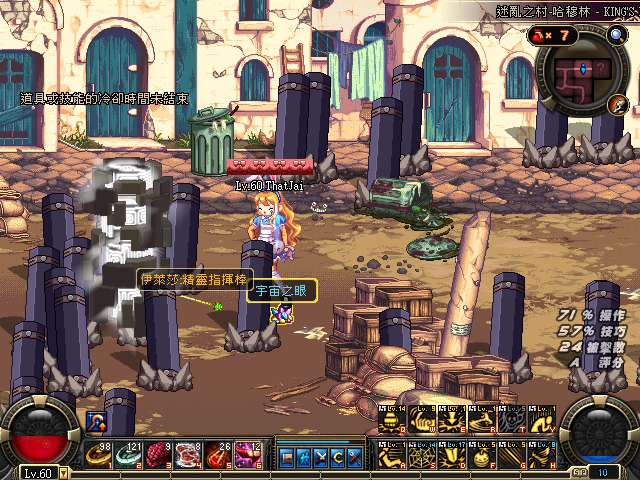640x480 pixels.
Task: Click the orange icon below the minimap
Action: click(x=618, y=105)
